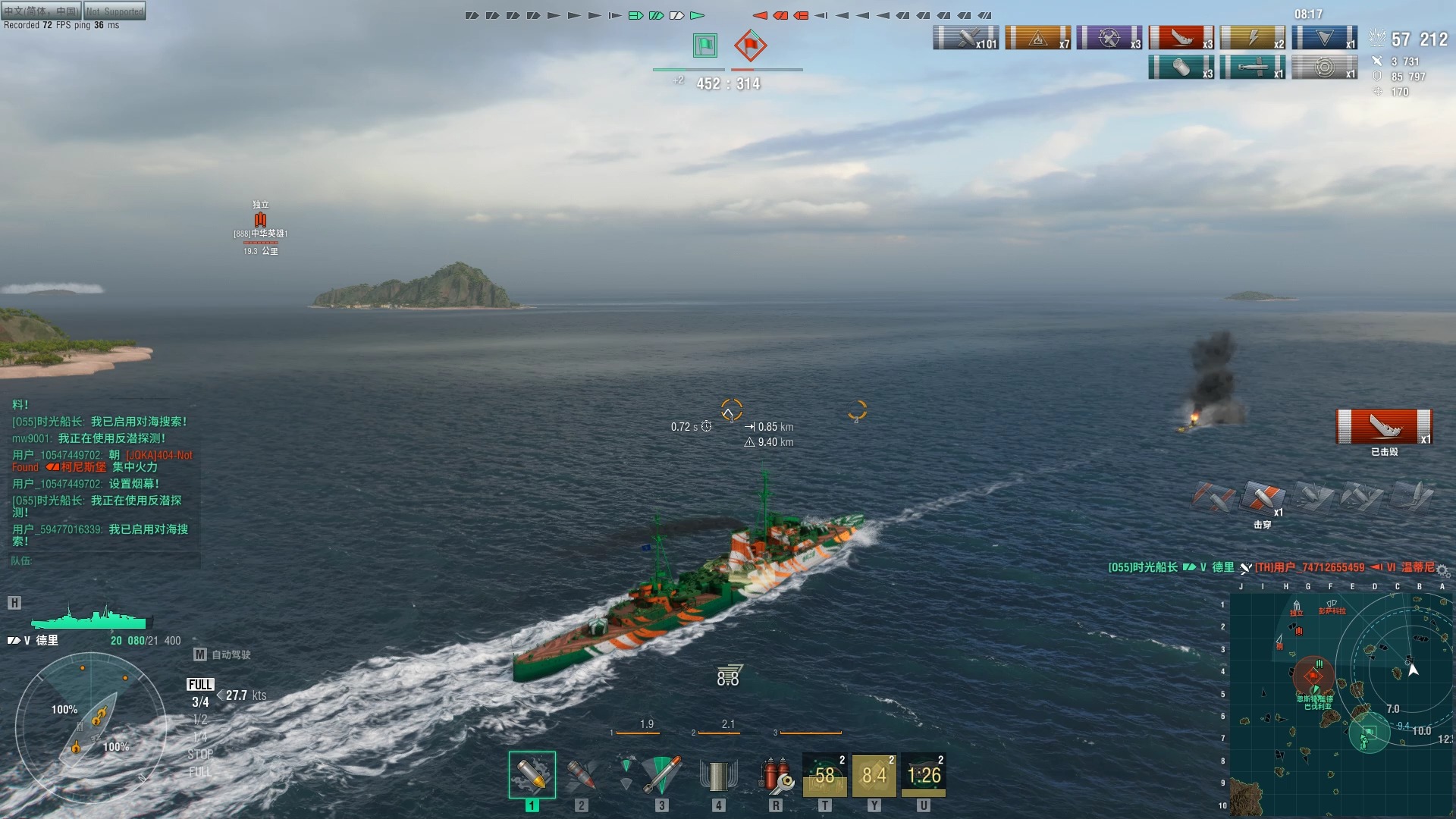
Task: Select the allied green capture point indicator
Action: tap(705, 45)
